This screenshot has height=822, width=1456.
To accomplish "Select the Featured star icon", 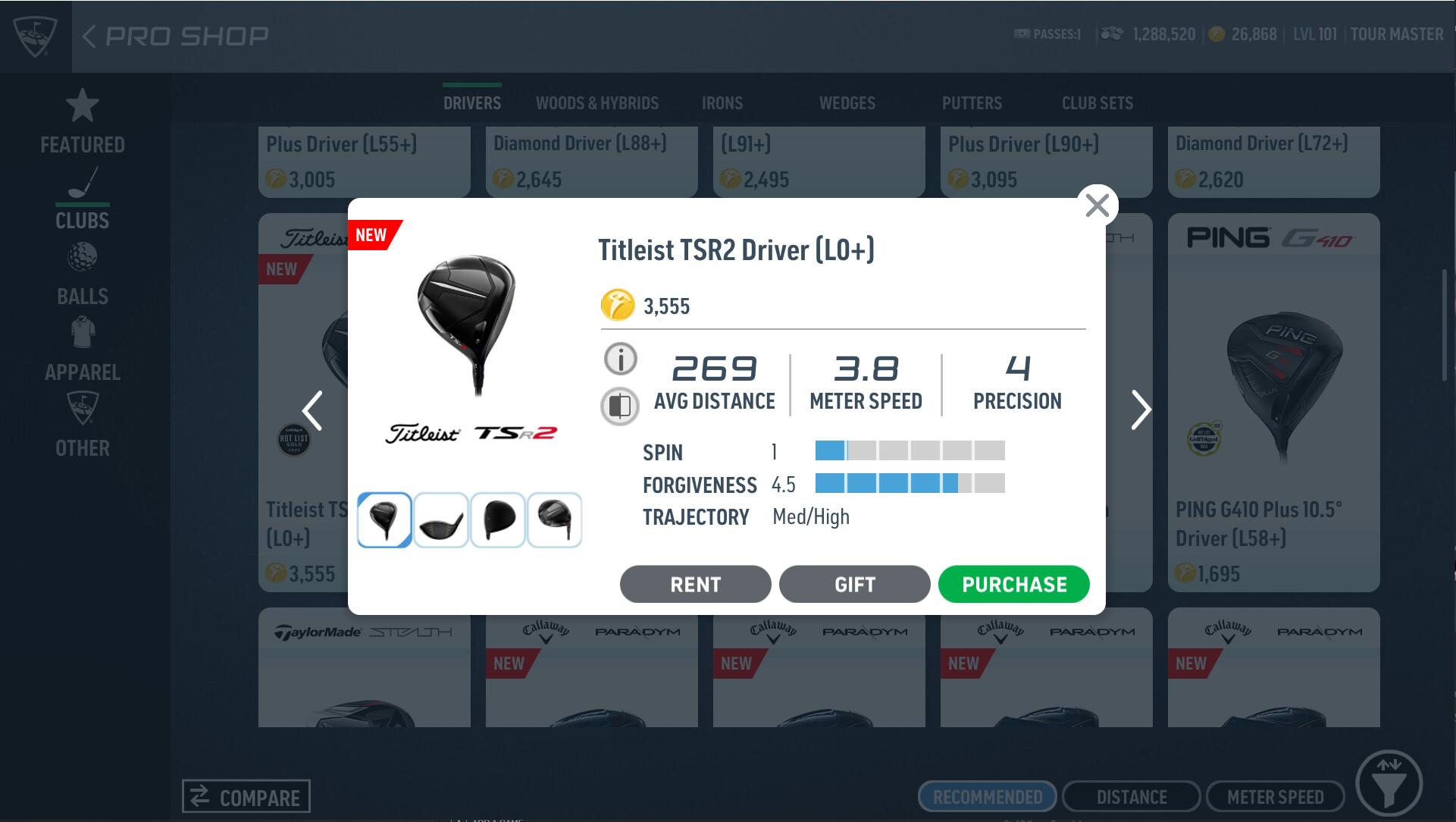I will (x=82, y=121).
